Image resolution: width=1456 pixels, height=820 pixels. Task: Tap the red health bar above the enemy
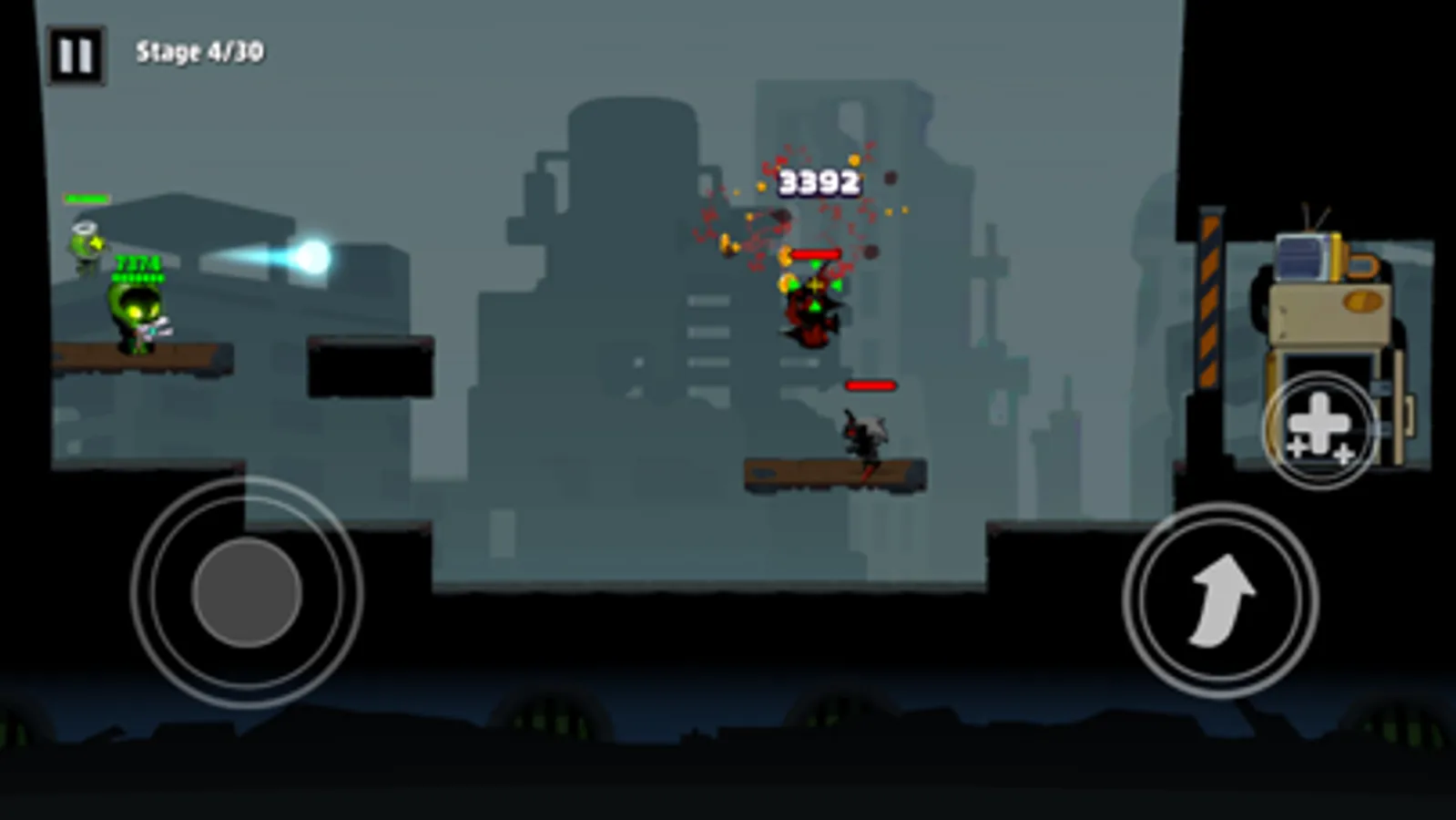[817, 254]
